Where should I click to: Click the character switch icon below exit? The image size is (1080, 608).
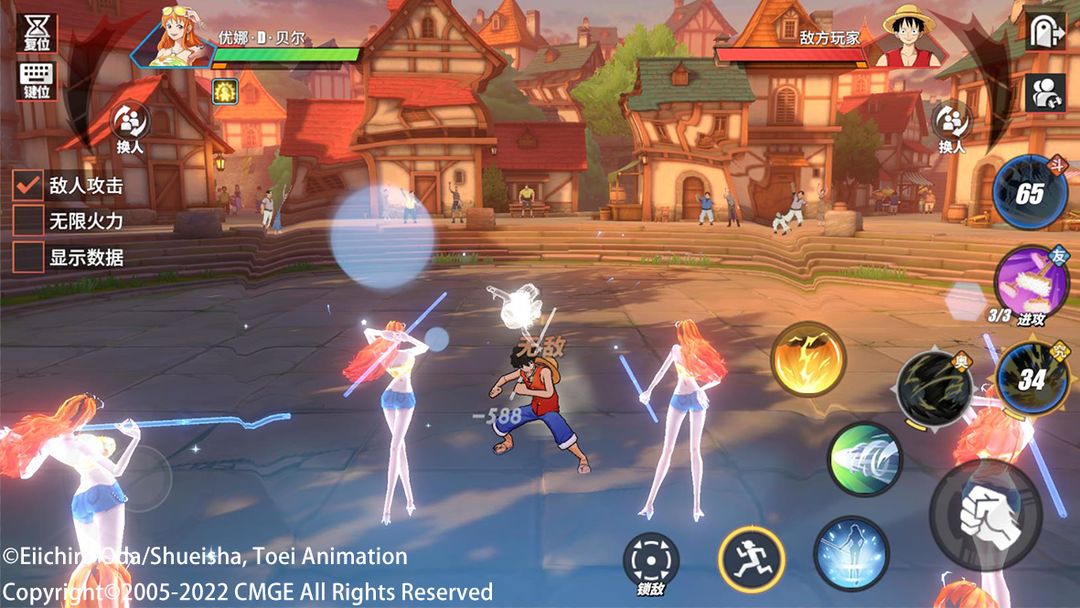1045,92
